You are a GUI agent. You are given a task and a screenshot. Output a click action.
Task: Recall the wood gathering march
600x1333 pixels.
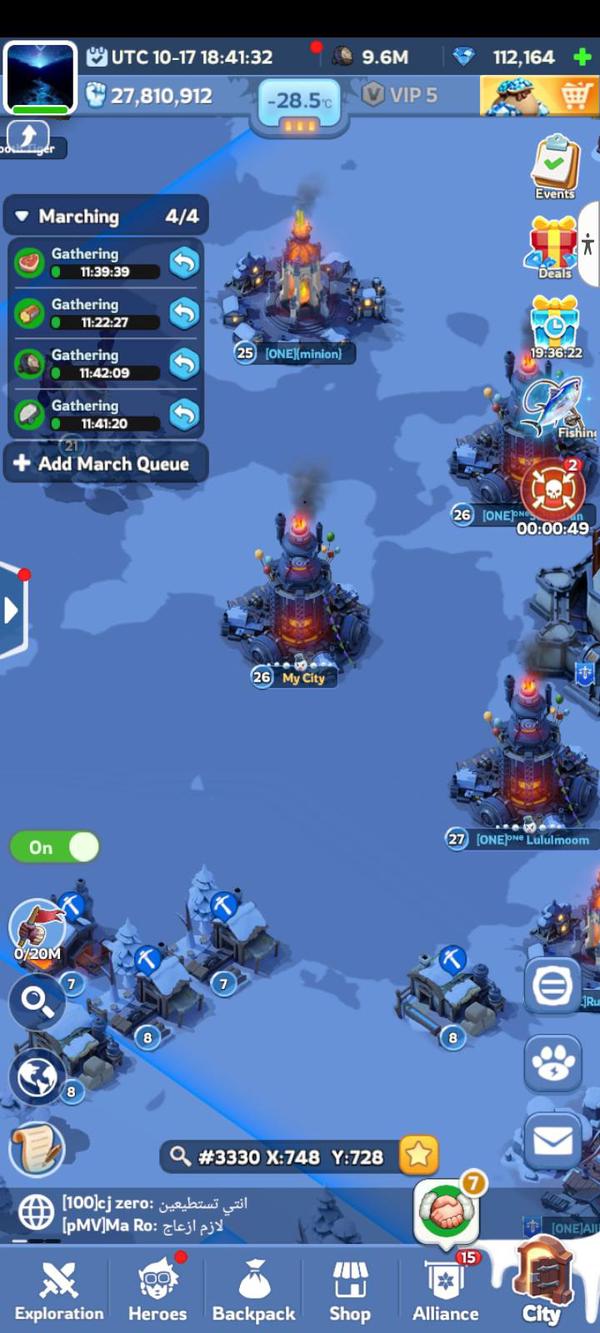184,313
